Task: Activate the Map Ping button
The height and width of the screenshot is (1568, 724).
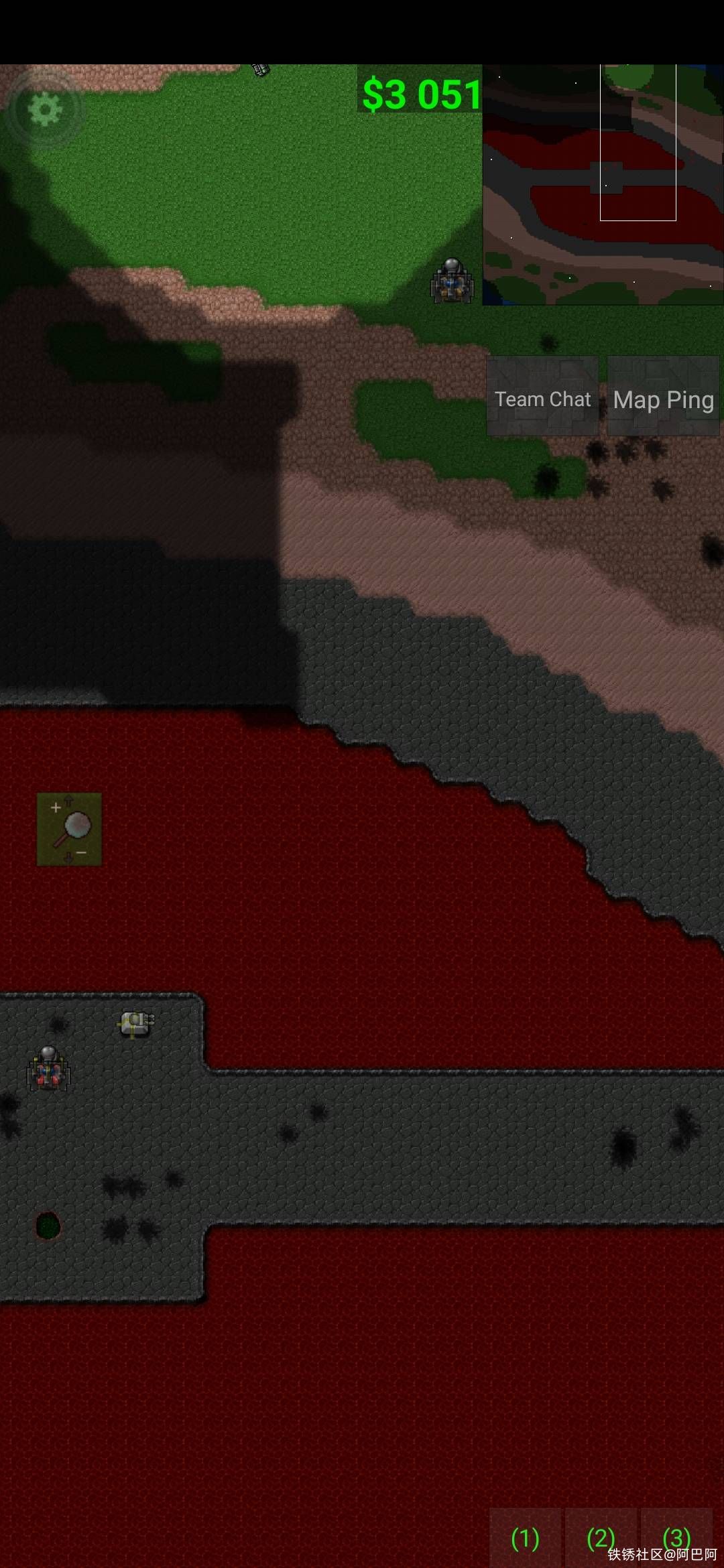Action: click(663, 398)
